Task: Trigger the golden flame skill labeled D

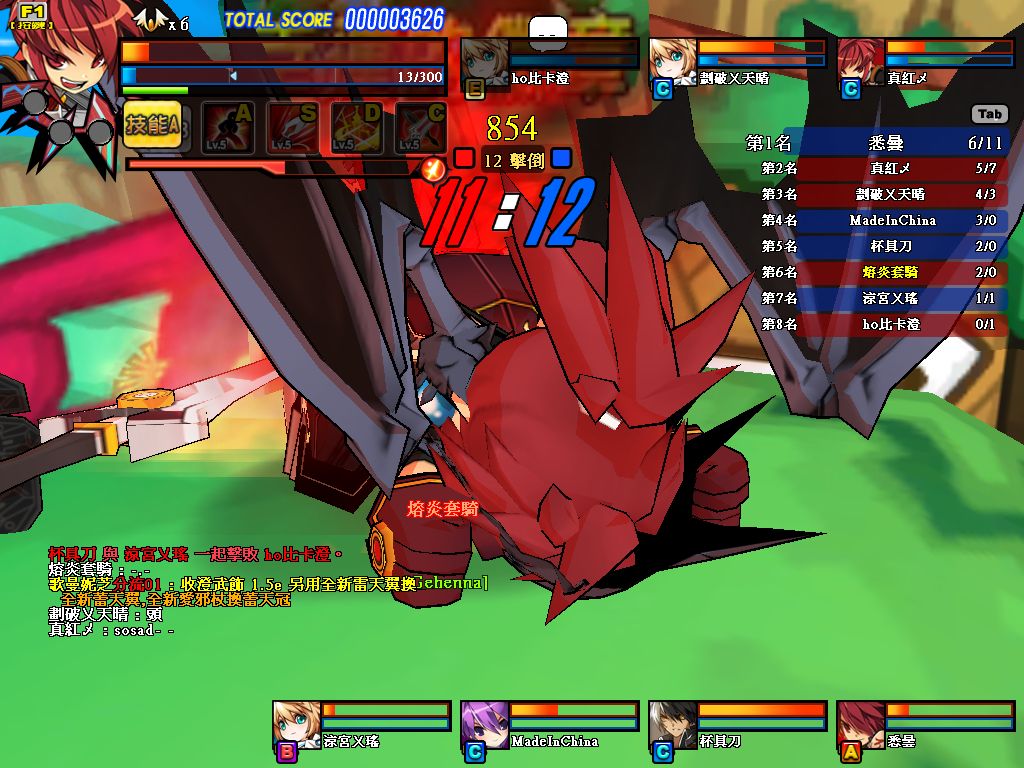Action: (356, 127)
